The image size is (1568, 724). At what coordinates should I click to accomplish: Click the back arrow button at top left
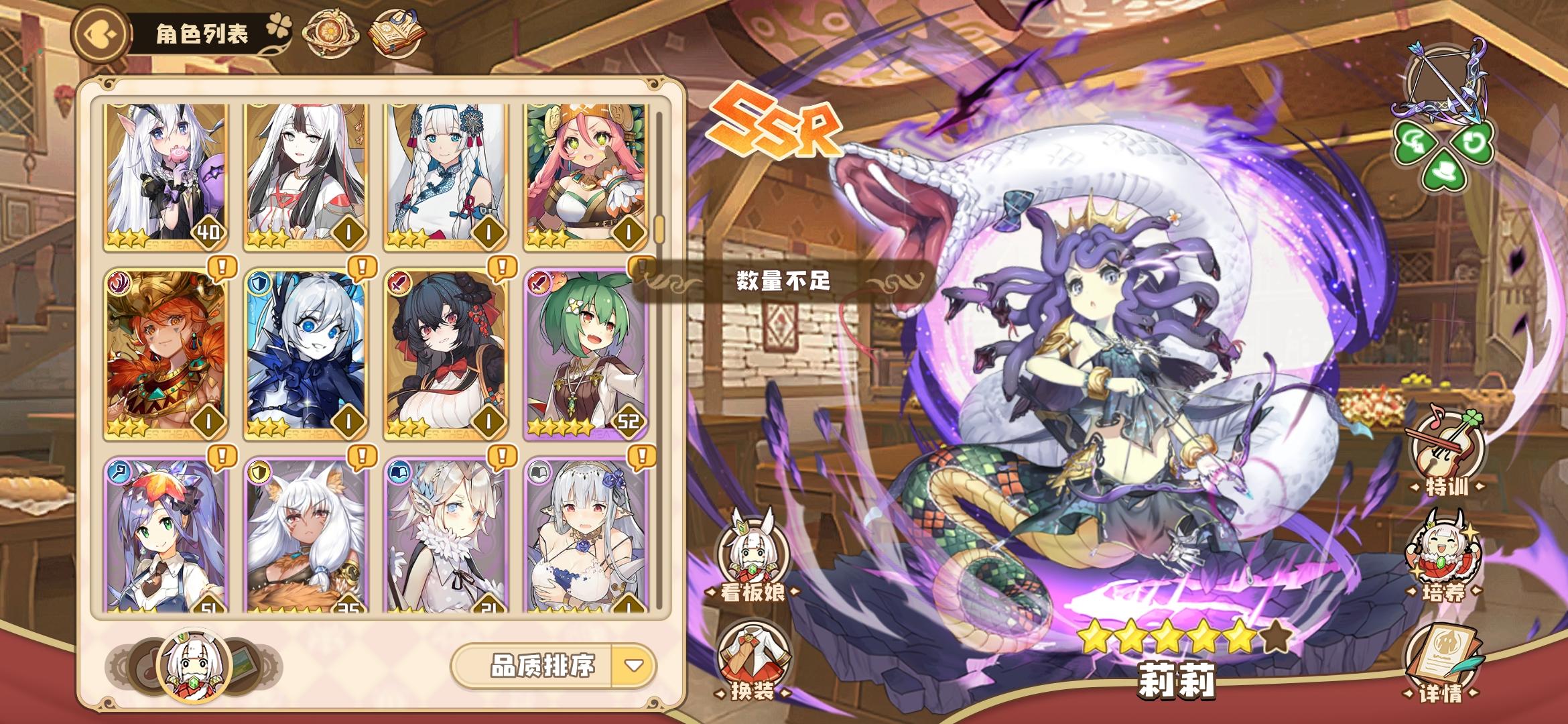(x=102, y=31)
